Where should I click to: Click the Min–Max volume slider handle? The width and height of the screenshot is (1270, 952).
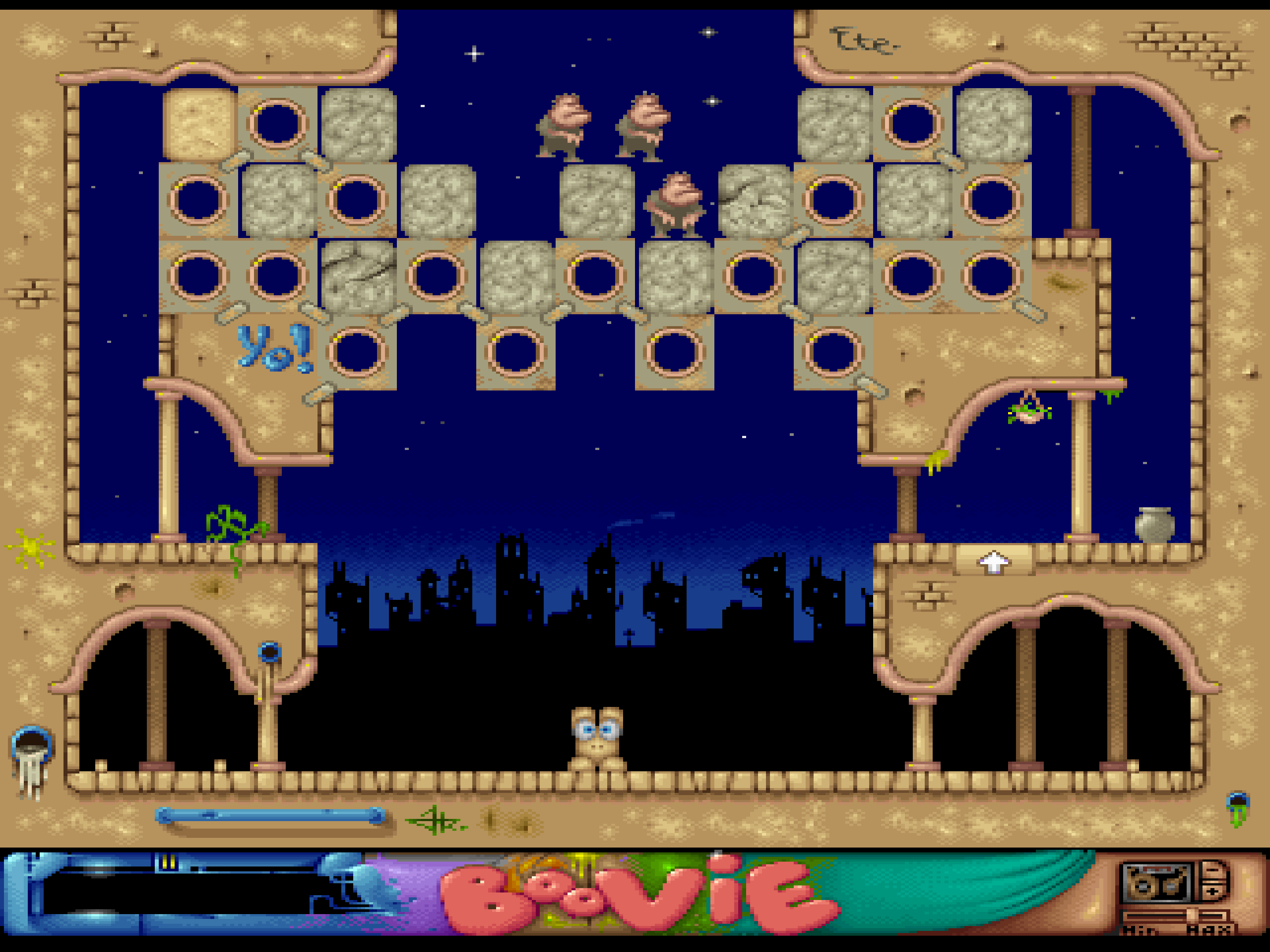click(1192, 915)
